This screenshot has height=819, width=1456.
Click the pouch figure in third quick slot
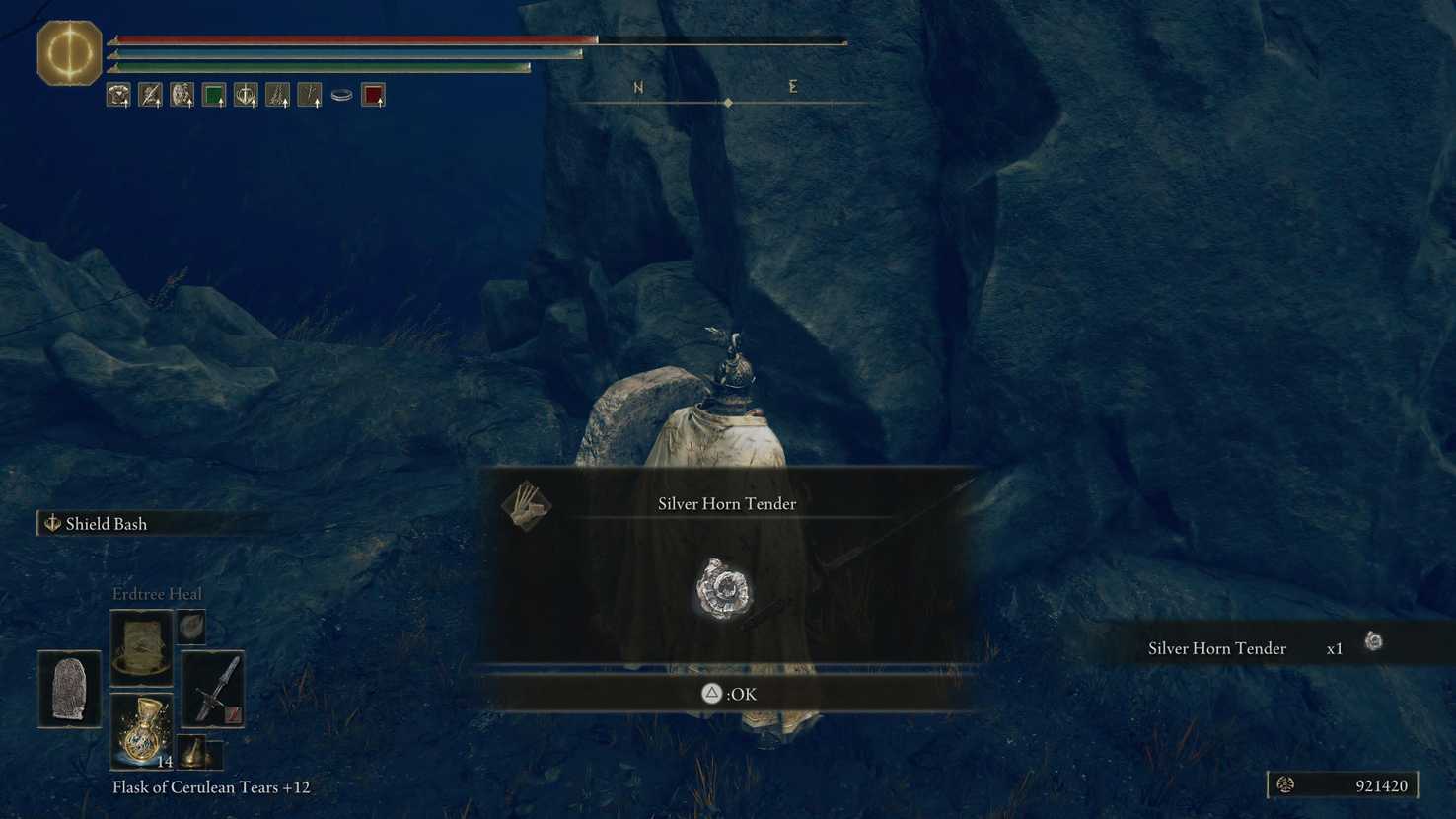[x=182, y=94]
